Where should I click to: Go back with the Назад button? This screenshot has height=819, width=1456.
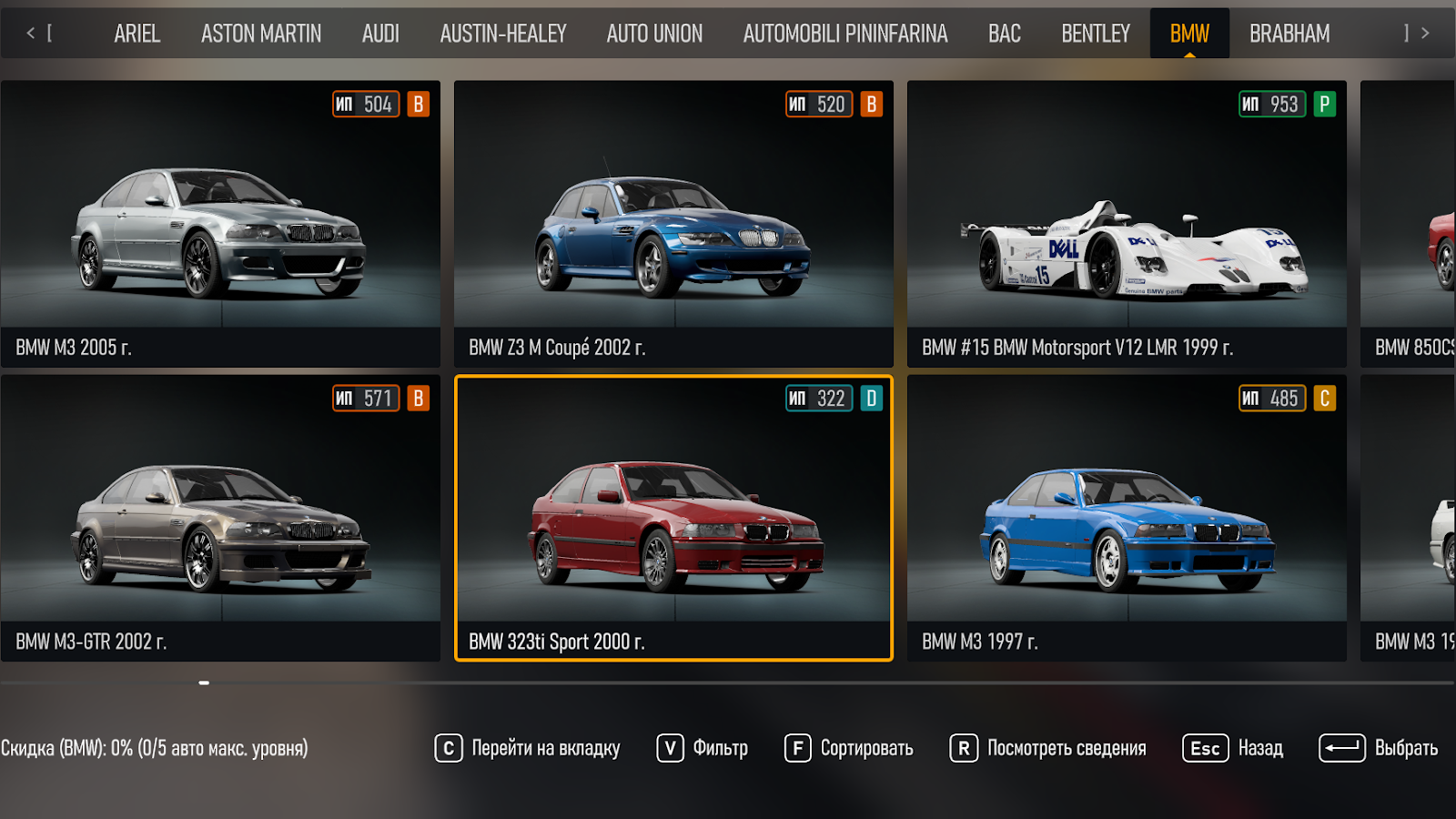point(1233,748)
